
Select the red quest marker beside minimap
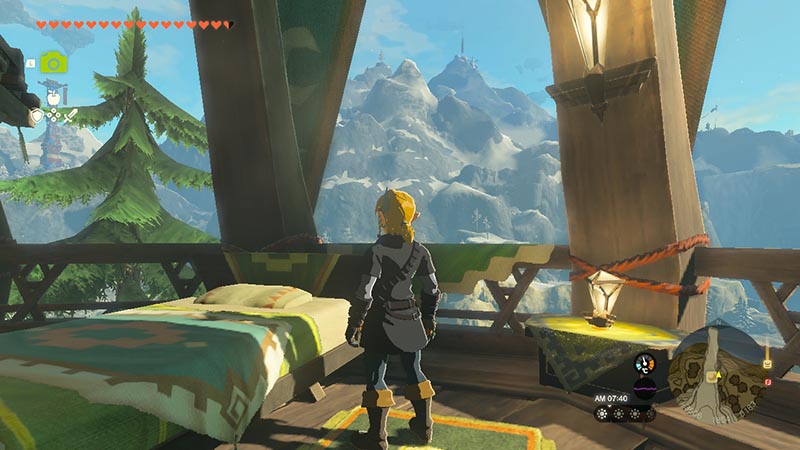(x=767, y=381)
